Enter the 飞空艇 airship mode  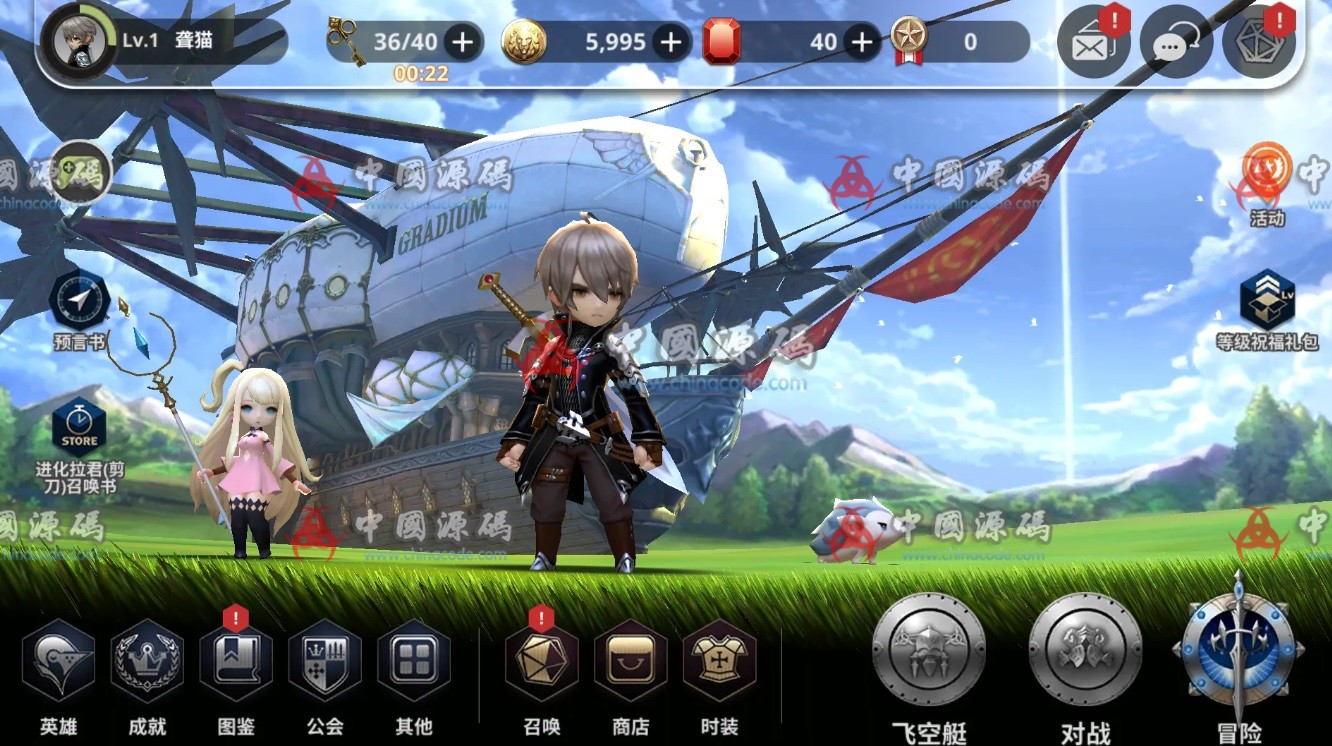click(929, 648)
